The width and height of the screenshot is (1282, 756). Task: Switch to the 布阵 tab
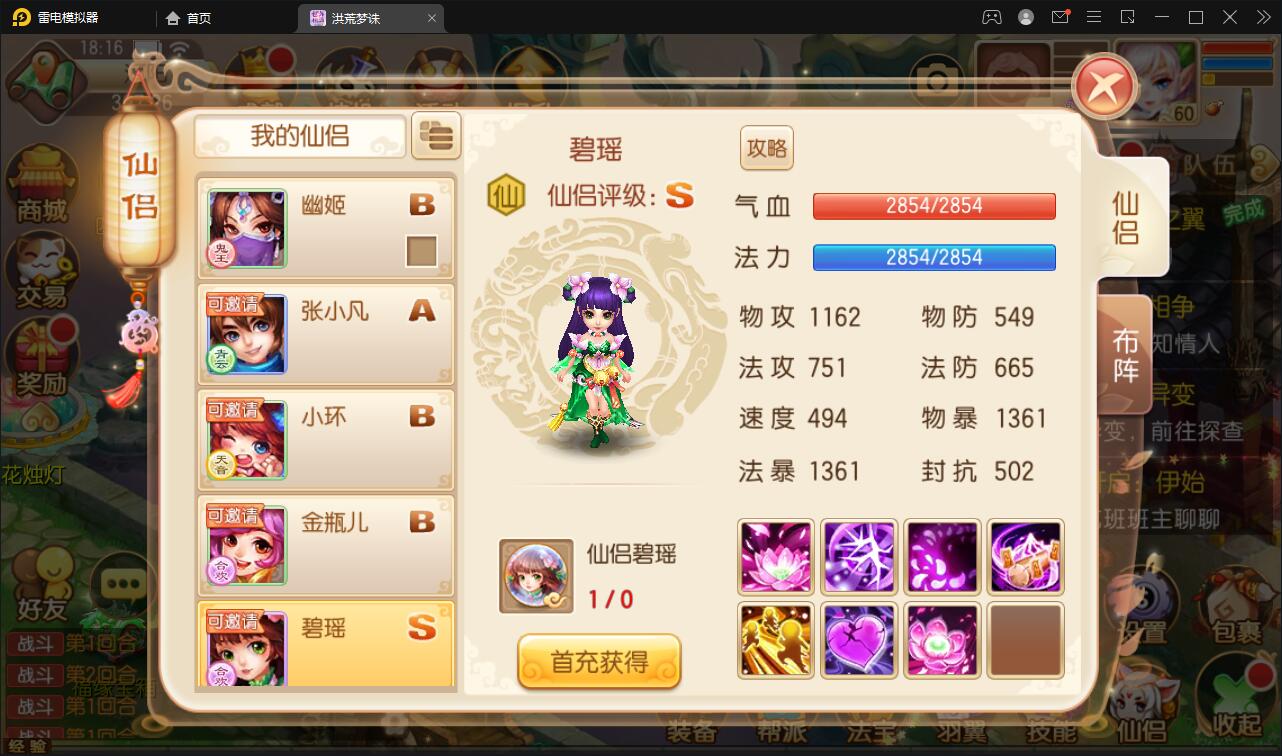click(1127, 355)
